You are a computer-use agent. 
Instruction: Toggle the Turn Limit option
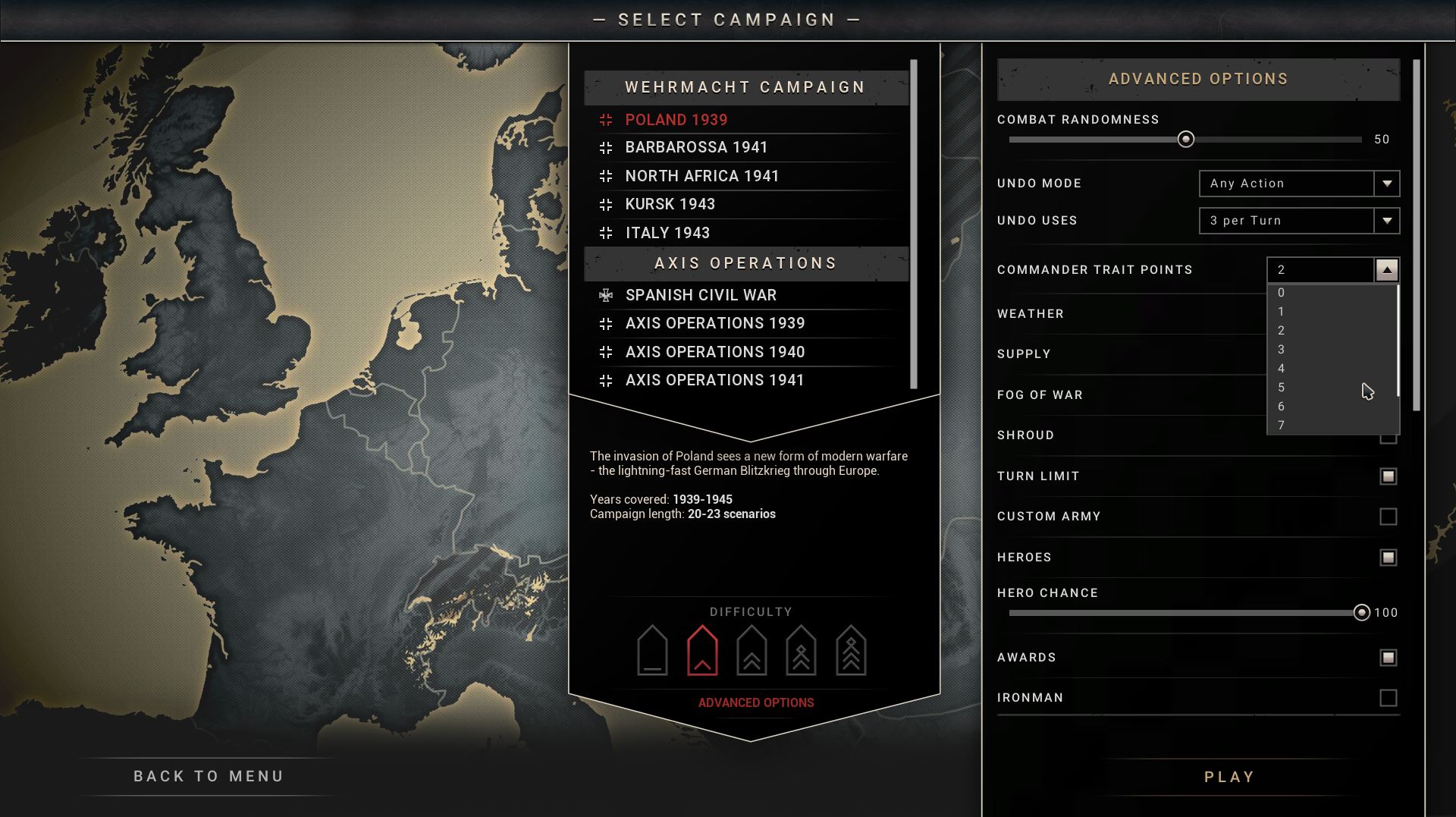(1389, 476)
